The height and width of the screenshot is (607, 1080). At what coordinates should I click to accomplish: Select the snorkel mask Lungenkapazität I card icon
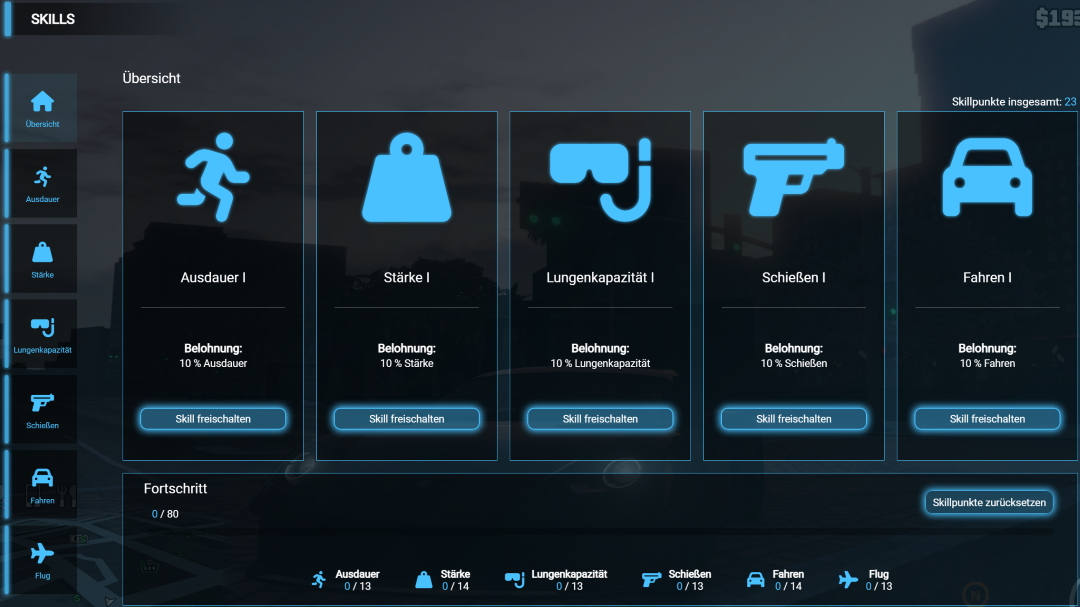click(x=601, y=179)
